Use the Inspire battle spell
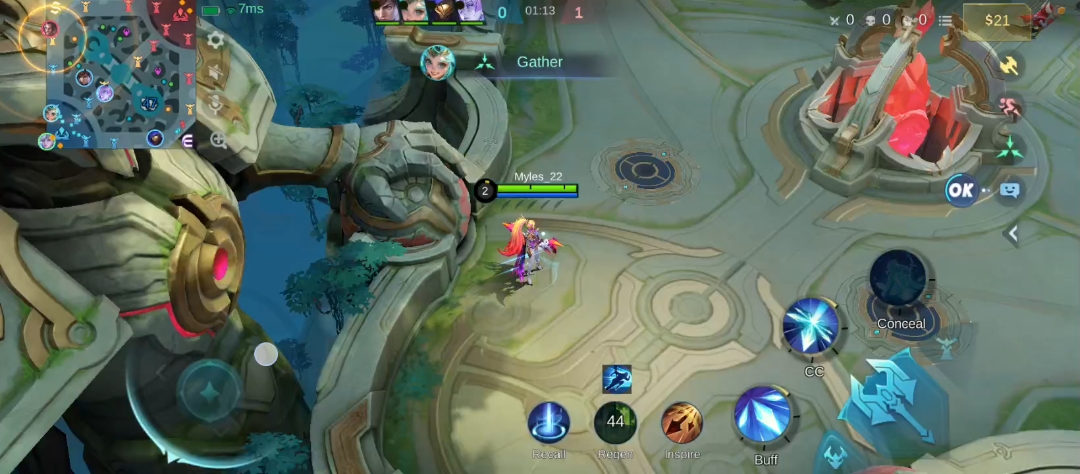 (x=682, y=423)
